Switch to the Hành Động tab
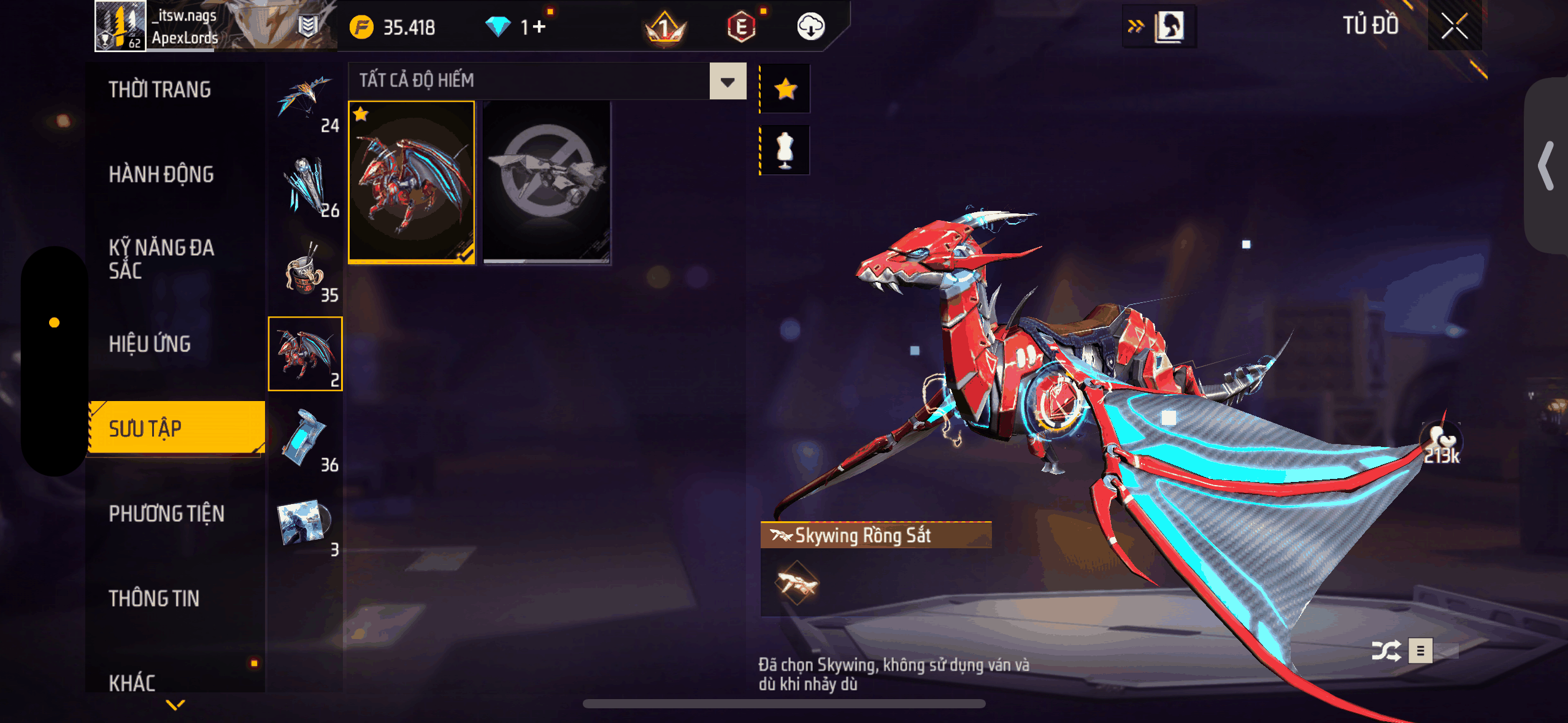 tap(161, 175)
